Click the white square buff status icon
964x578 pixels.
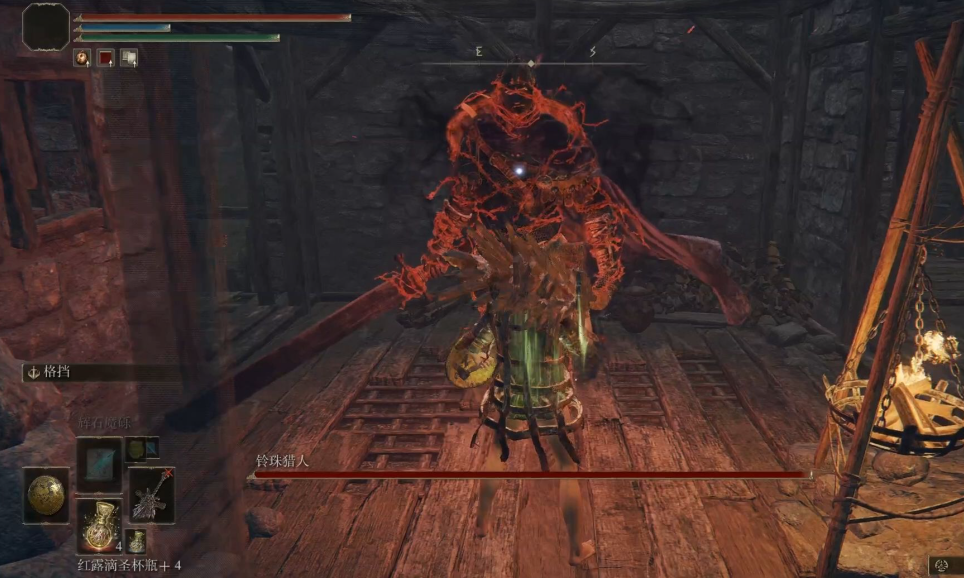click(x=129, y=58)
